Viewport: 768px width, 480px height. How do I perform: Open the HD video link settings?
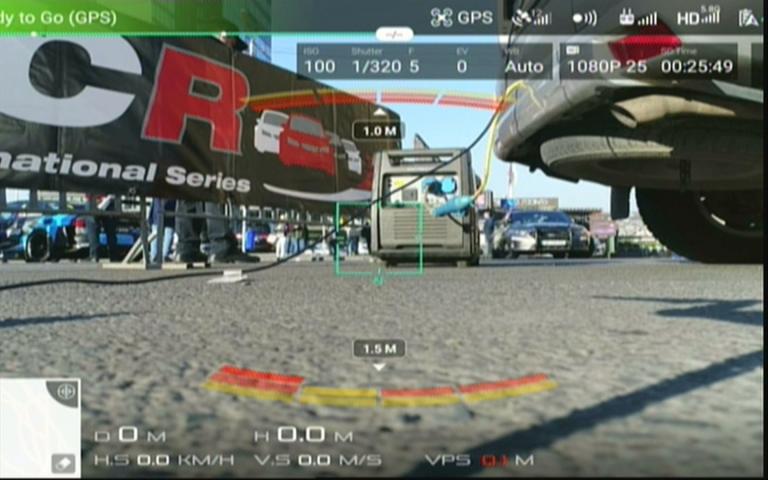click(x=698, y=17)
